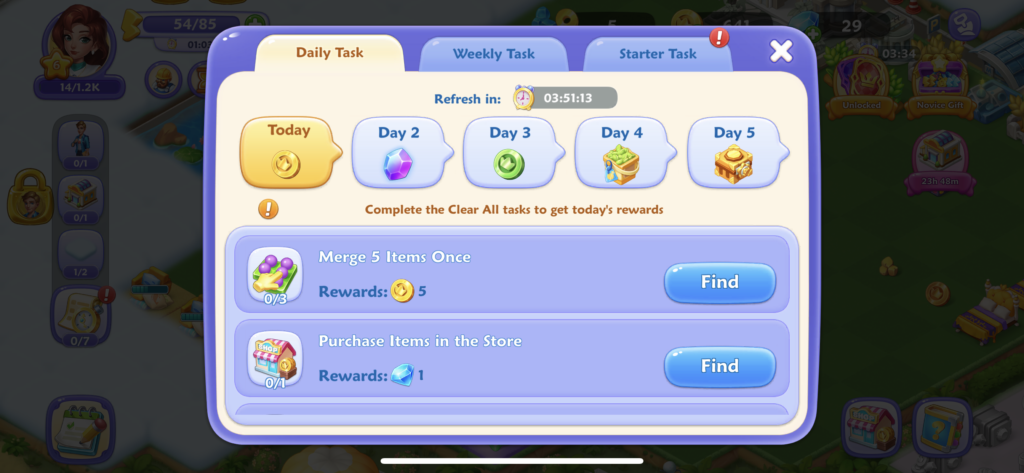Click Find for Purchase Items in the Store
The width and height of the screenshot is (1024, 473).
pyautogui.click(x=719, y=367)
